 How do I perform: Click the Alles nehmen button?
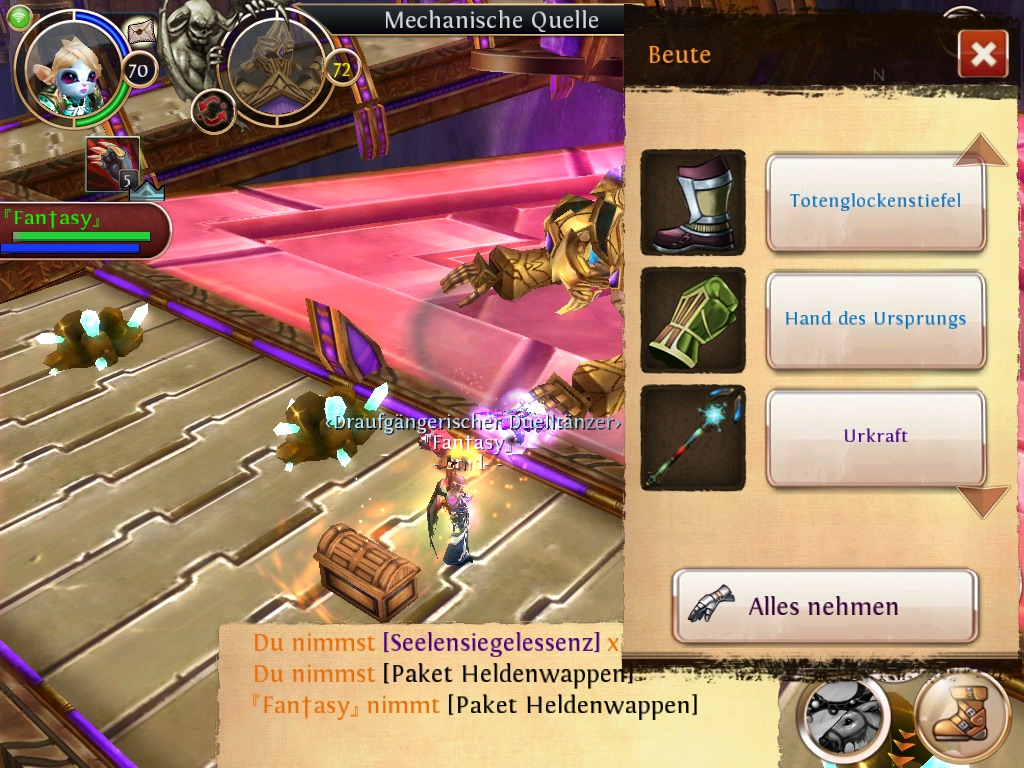824,606
